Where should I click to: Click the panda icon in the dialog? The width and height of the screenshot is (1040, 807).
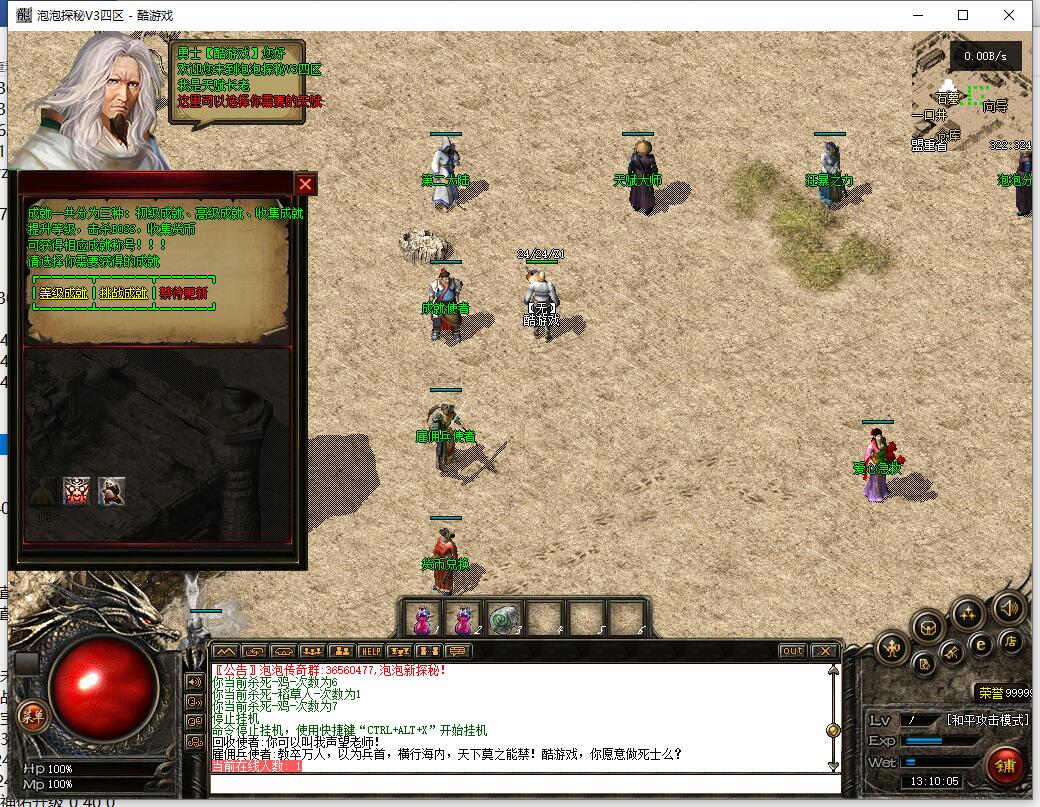(112, 490)
